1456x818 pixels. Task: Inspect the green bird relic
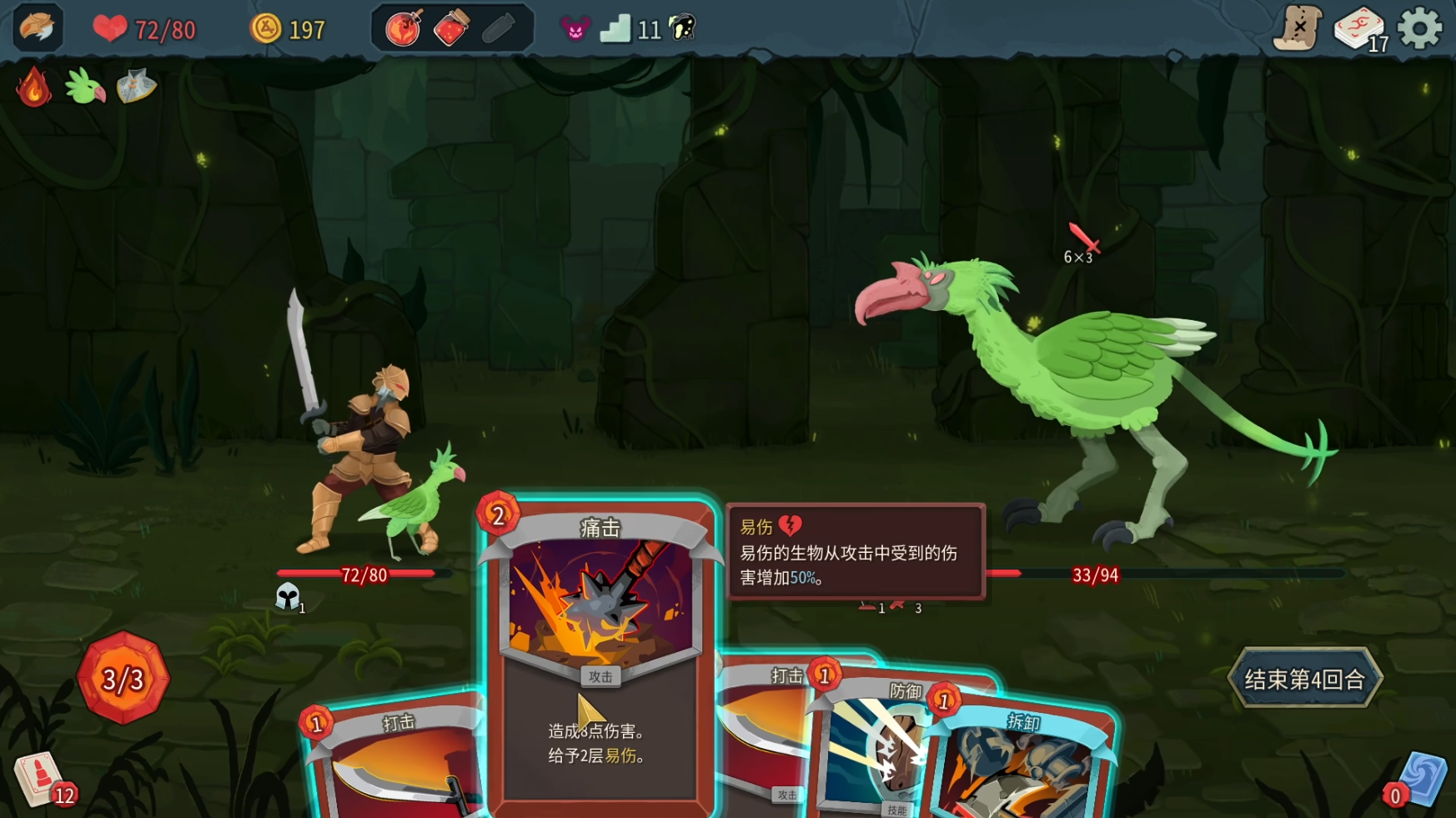click(x=85, y=87)
